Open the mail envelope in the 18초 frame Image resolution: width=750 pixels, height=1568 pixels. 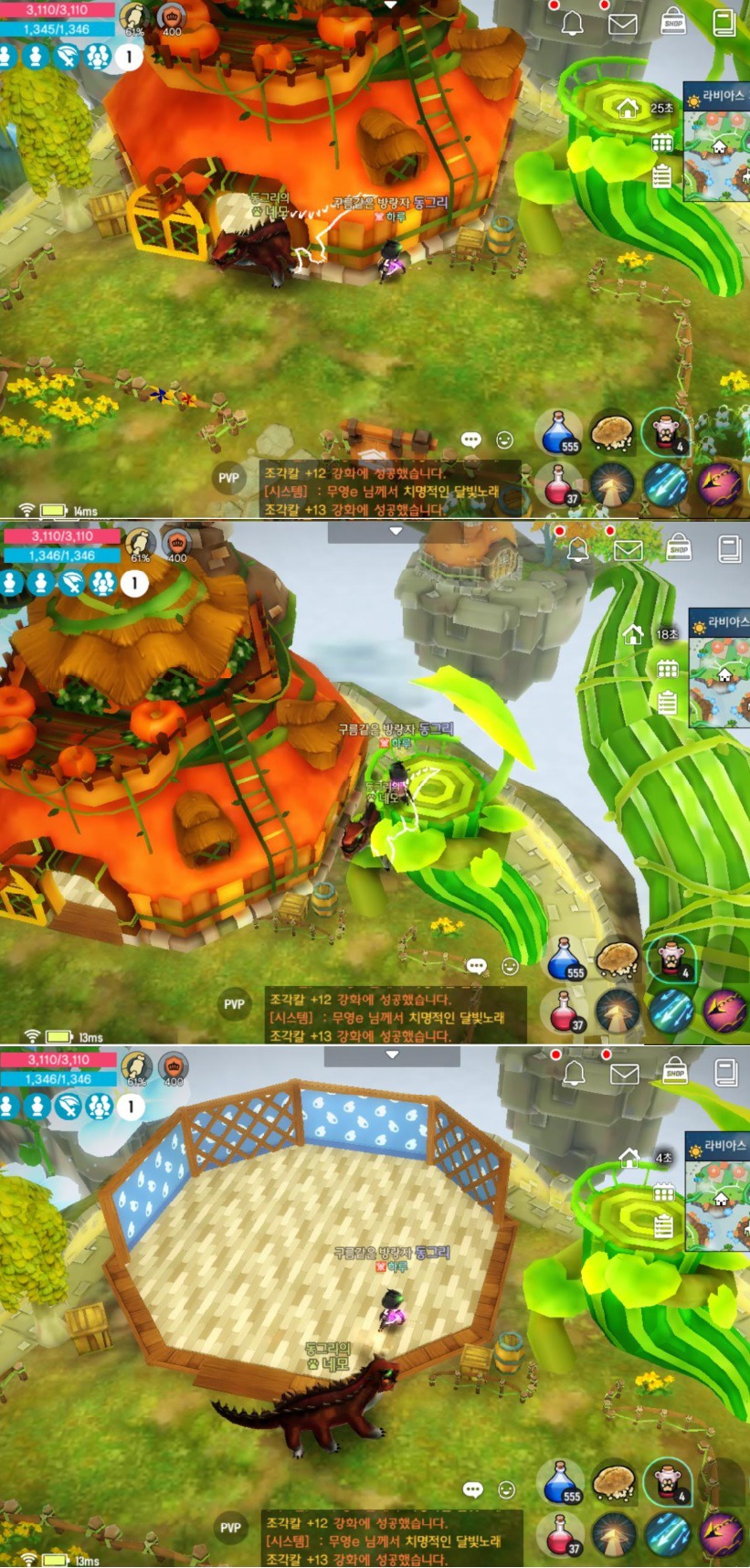coord(628,550)
